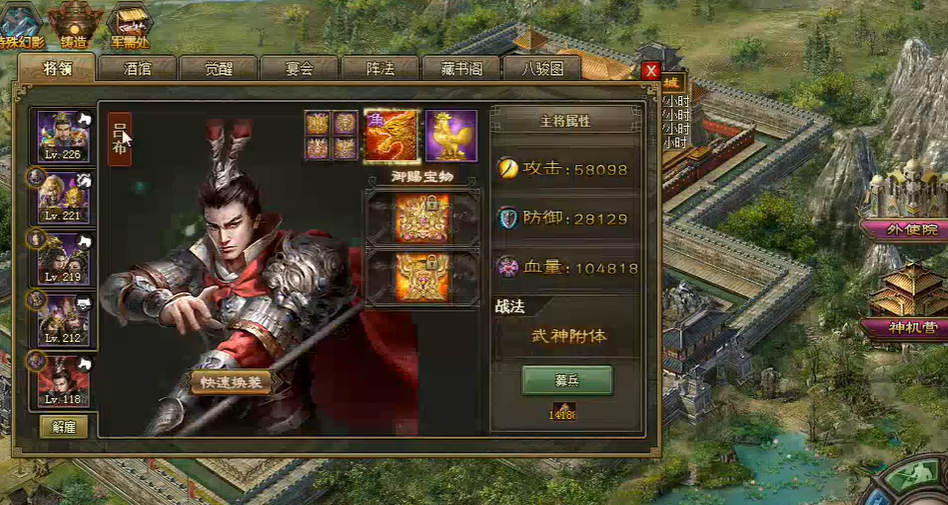Choose the Lv. 221 general portrait
Viewport: 948px width, 505px height.
(63, 197)
